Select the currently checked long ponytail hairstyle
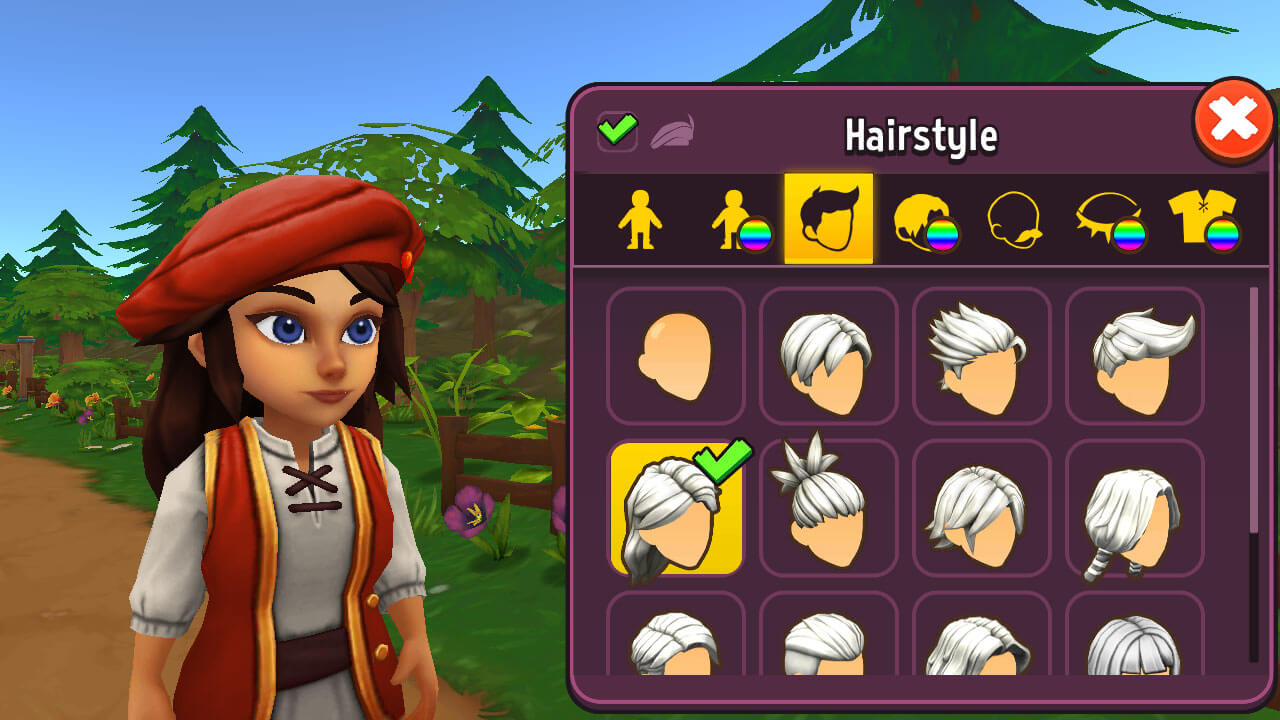The width and height of the screenshot is (1280, 720). point(676,509)
